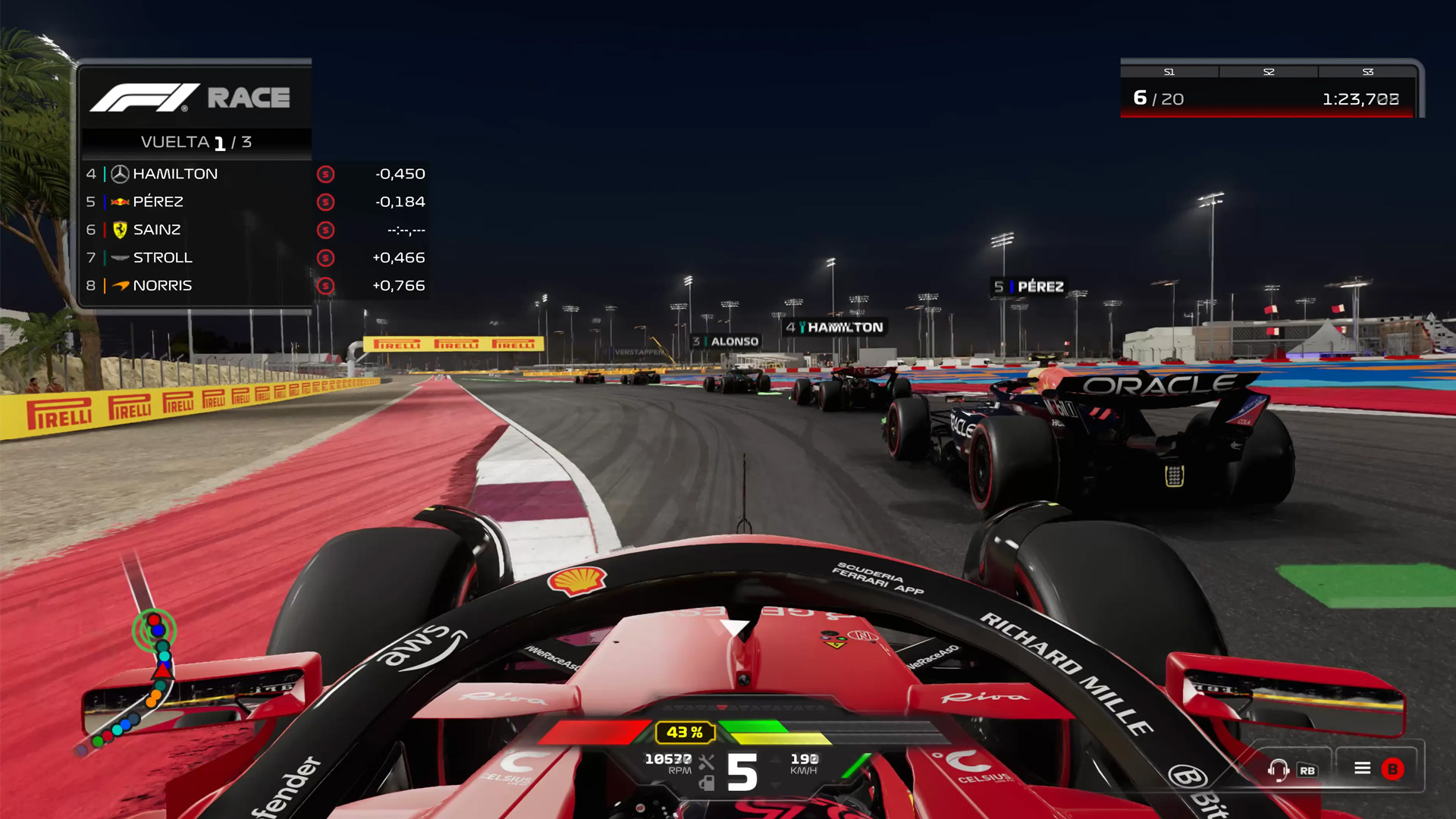Select the Hamilton on-track name tag
The height and width of the screenshot is (819, 1456).
835,328
